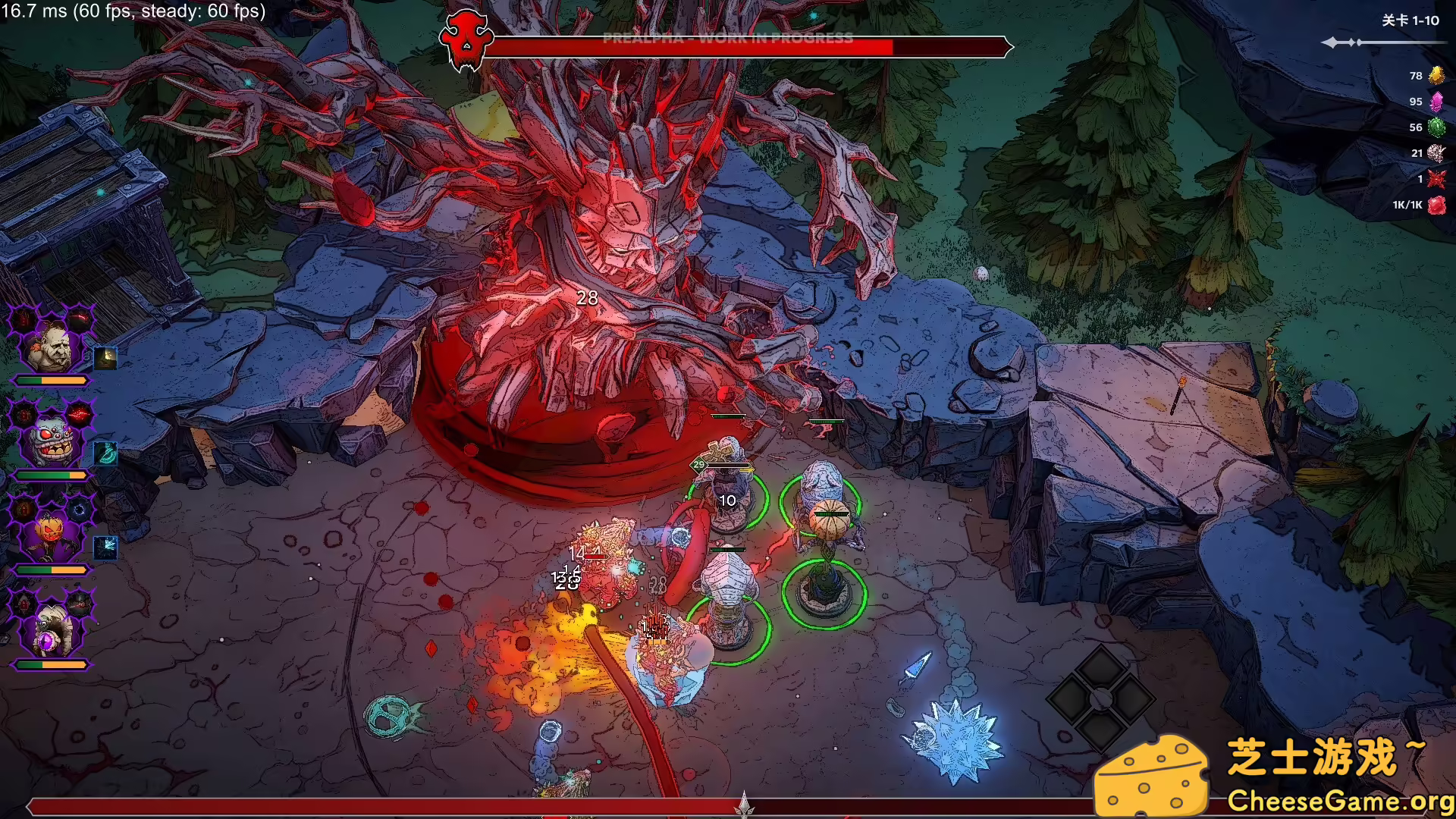This screenshot has height=819, width=1456.
Task: Activate the dark vortex skill on pumpkin portrait
Action: coord(79,510)
